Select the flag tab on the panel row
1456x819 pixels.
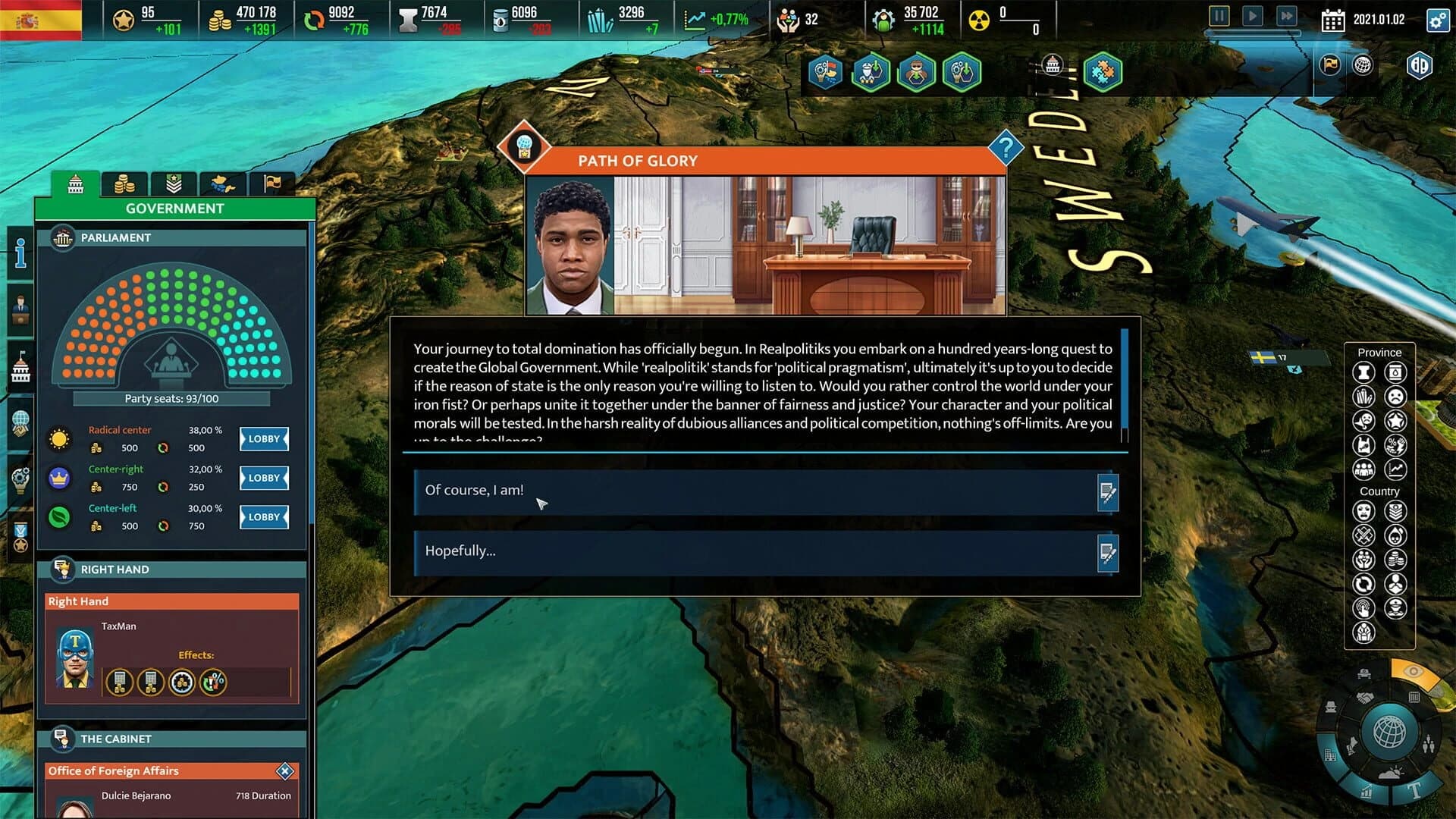click(x=271, y=184)
